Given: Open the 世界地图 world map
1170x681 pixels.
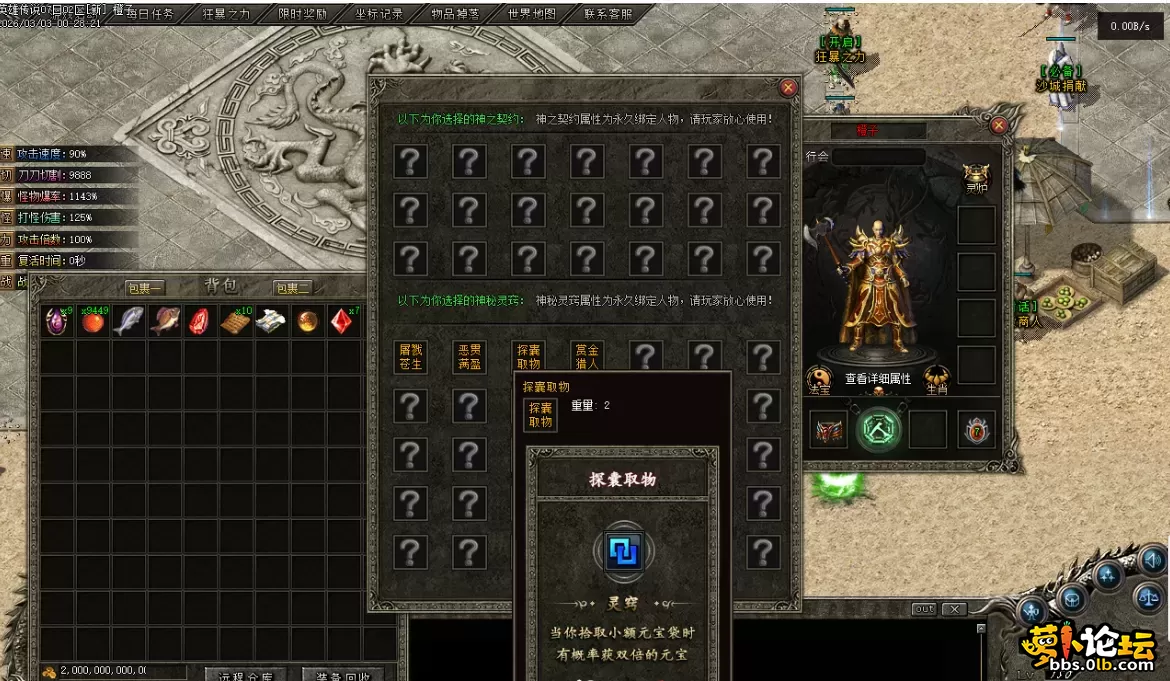Looking at the screenshot, I should (532, 14).
